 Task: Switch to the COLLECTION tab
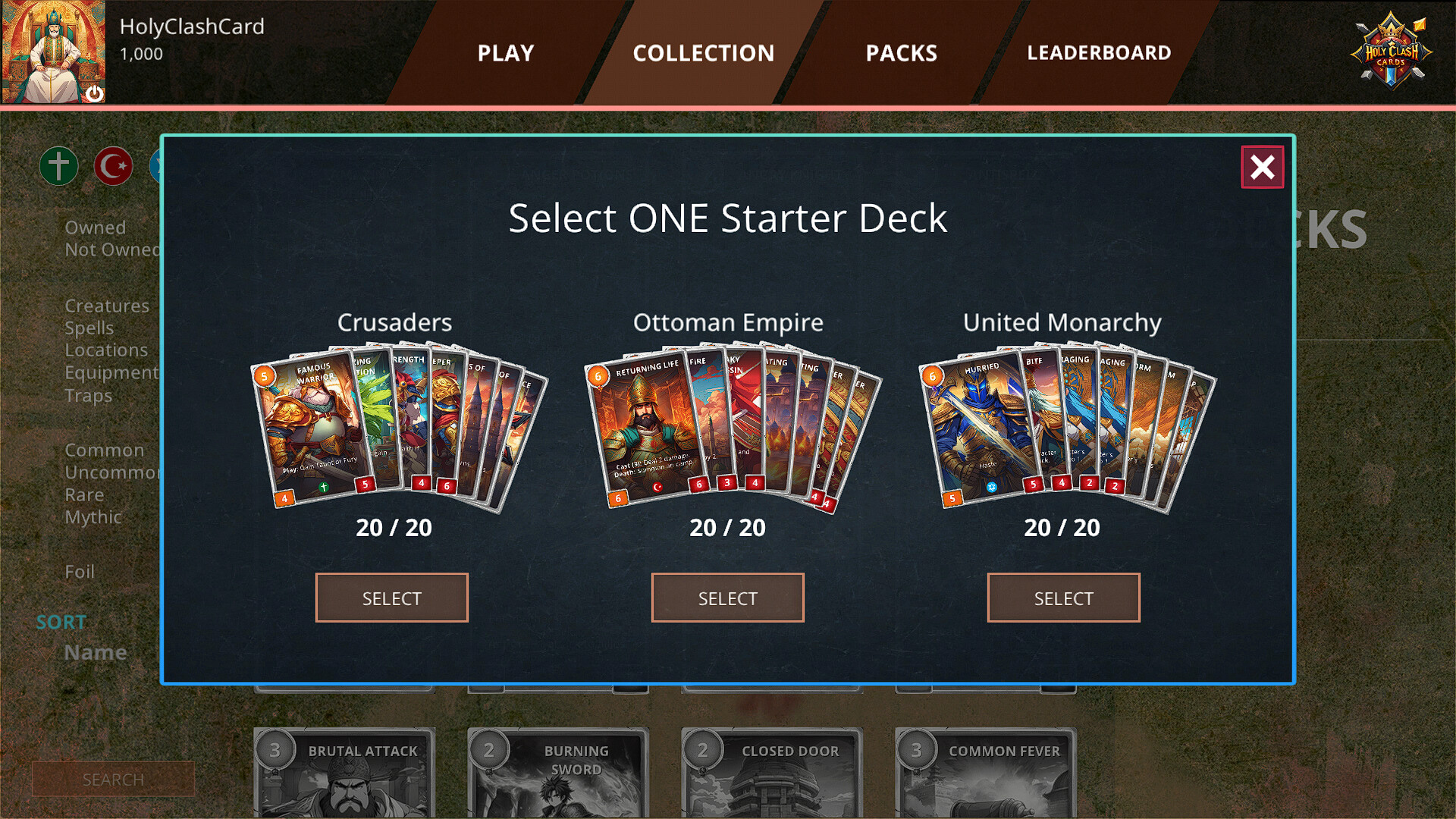[704, 52]
